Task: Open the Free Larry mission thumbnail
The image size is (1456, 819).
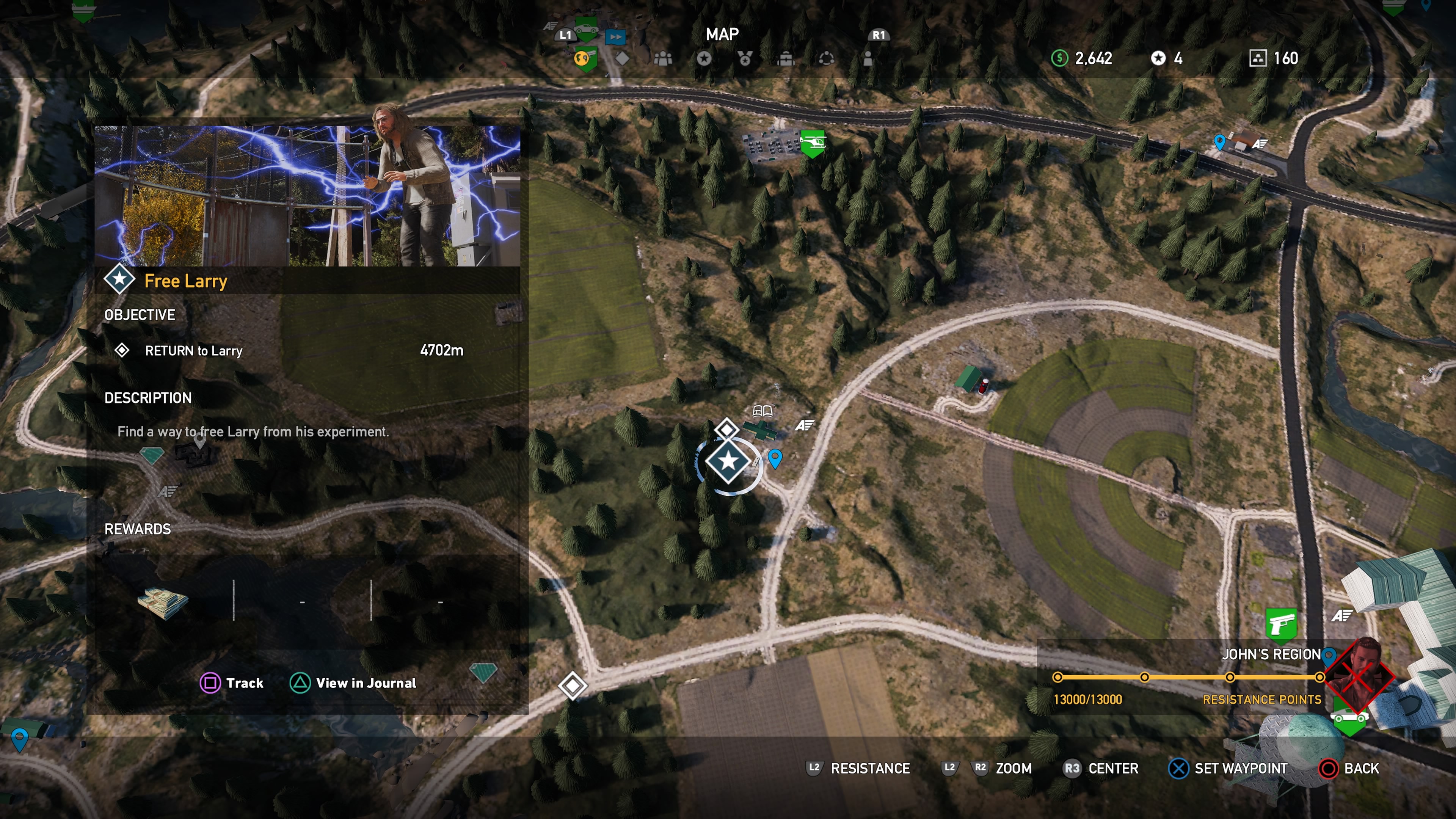Action: [x=307, y=196]
